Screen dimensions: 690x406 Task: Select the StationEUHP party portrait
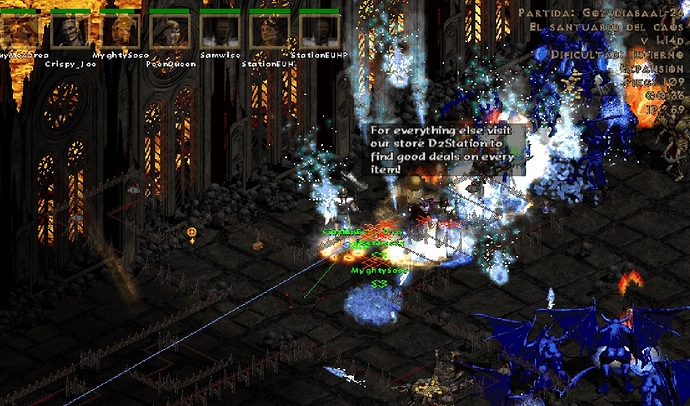(319, 30)
